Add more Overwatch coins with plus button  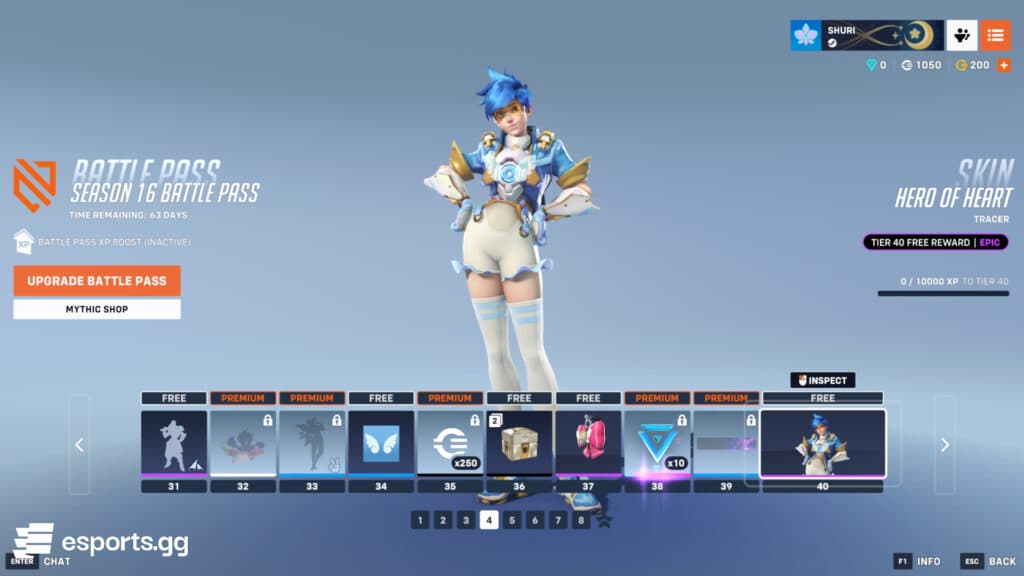pos(1004,65)
